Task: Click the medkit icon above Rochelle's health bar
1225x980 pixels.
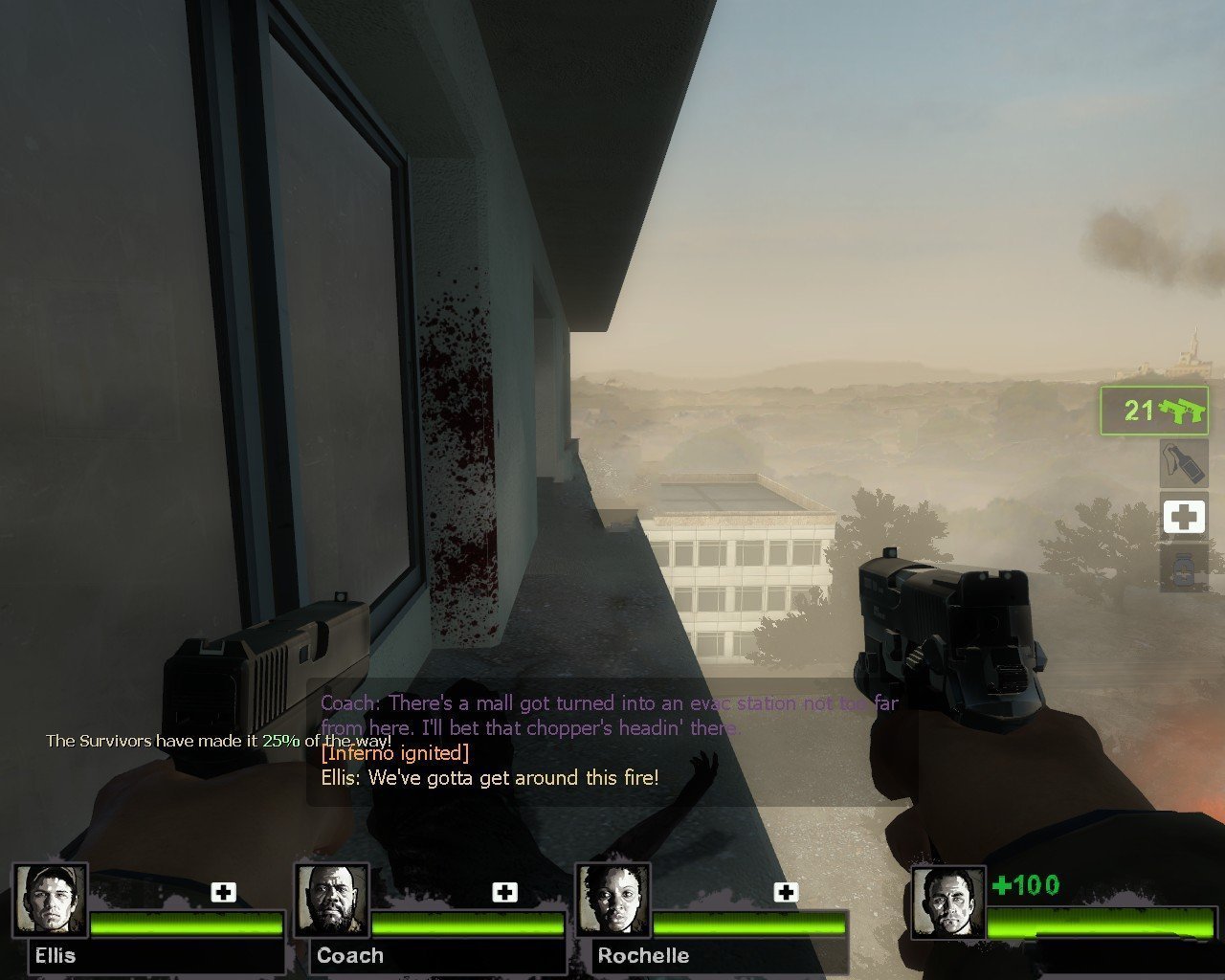Action: (x=786, y=892)
